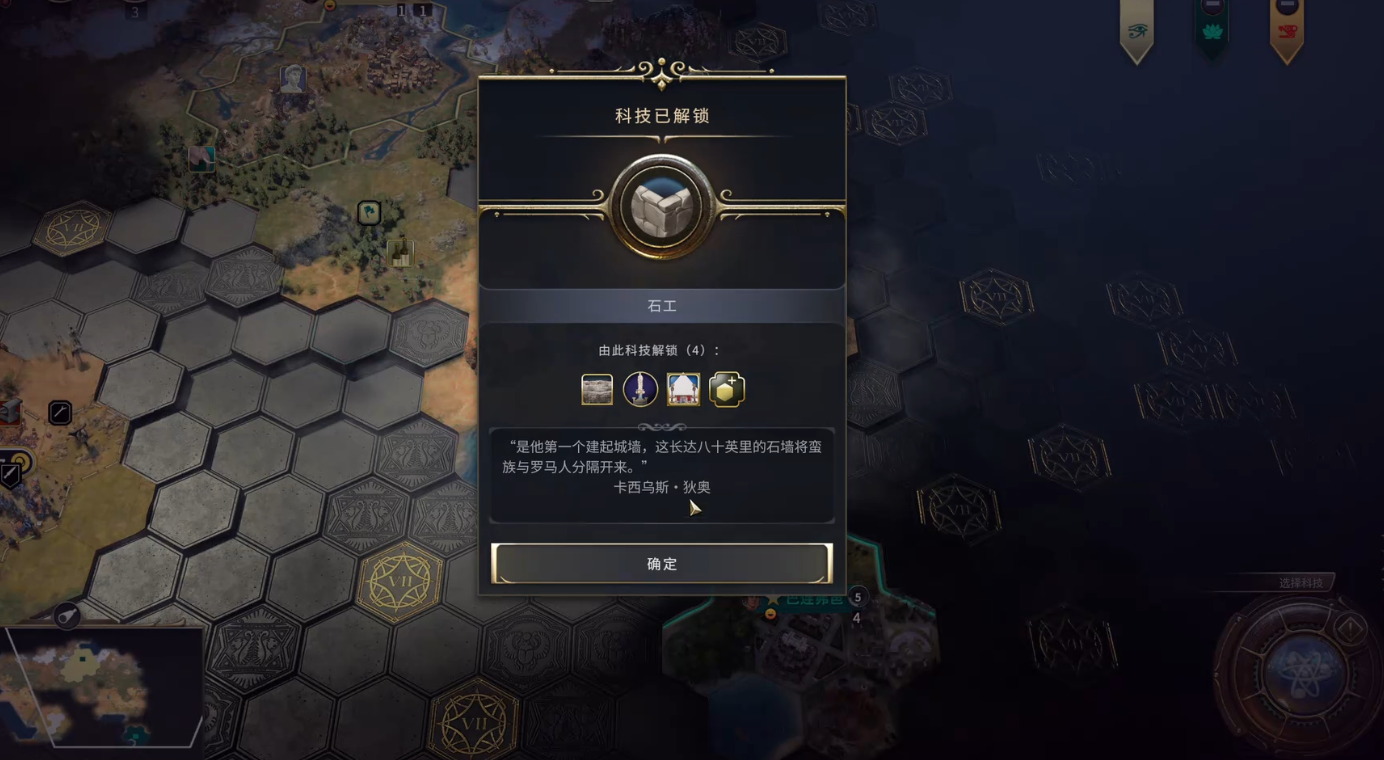The image size is (1384, 760).
Task: Open the 石工 tech title bar
Action: [662, 306]
